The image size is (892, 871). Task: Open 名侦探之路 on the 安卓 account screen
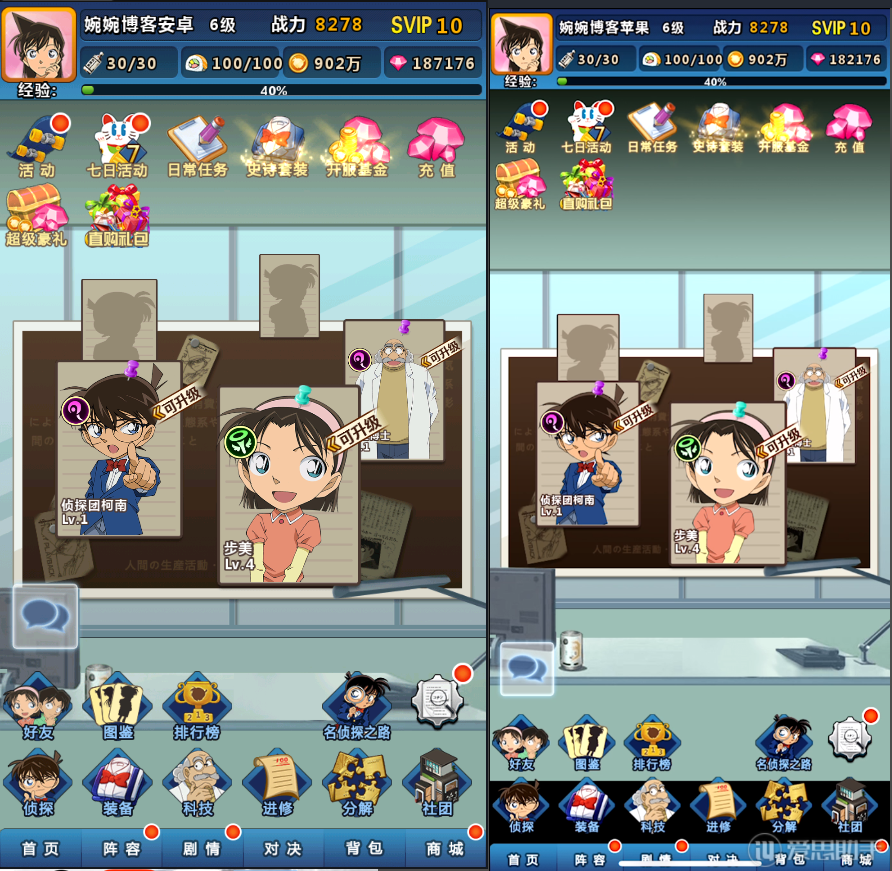(357, 708)
